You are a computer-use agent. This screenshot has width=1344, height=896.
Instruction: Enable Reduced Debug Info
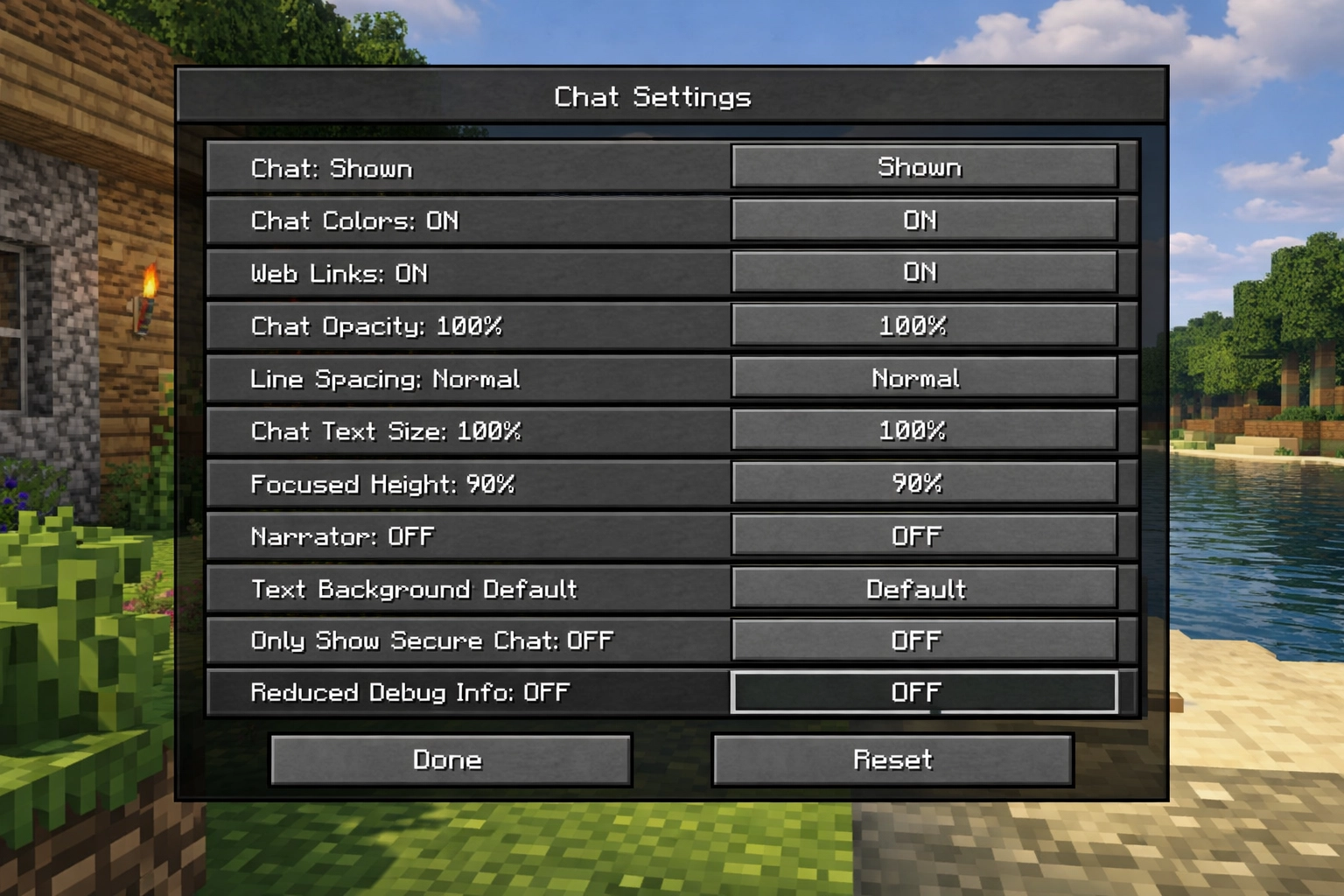point(923,692)
